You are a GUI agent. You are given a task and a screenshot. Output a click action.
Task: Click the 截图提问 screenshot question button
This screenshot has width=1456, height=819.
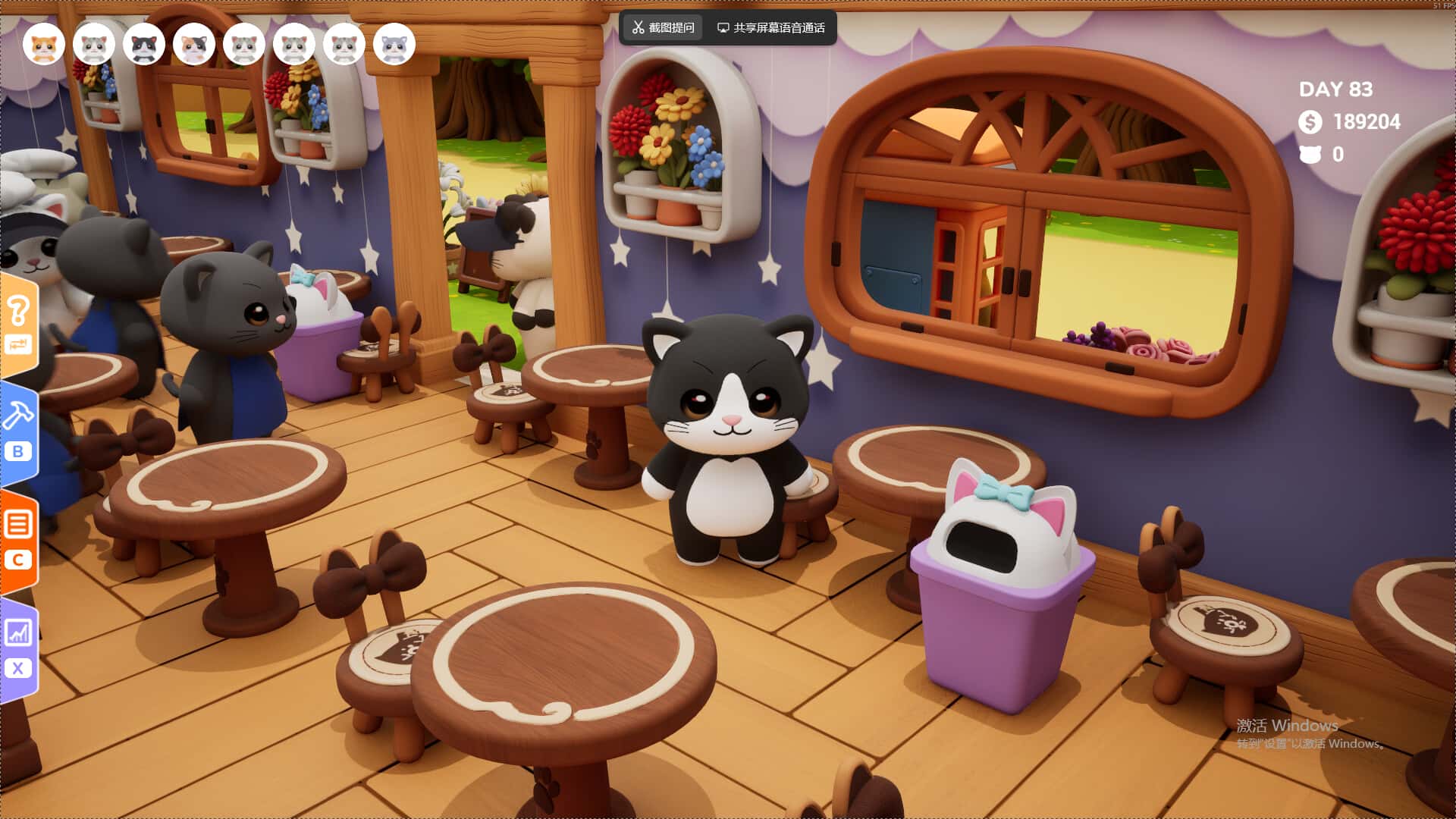tap(664, 28)
